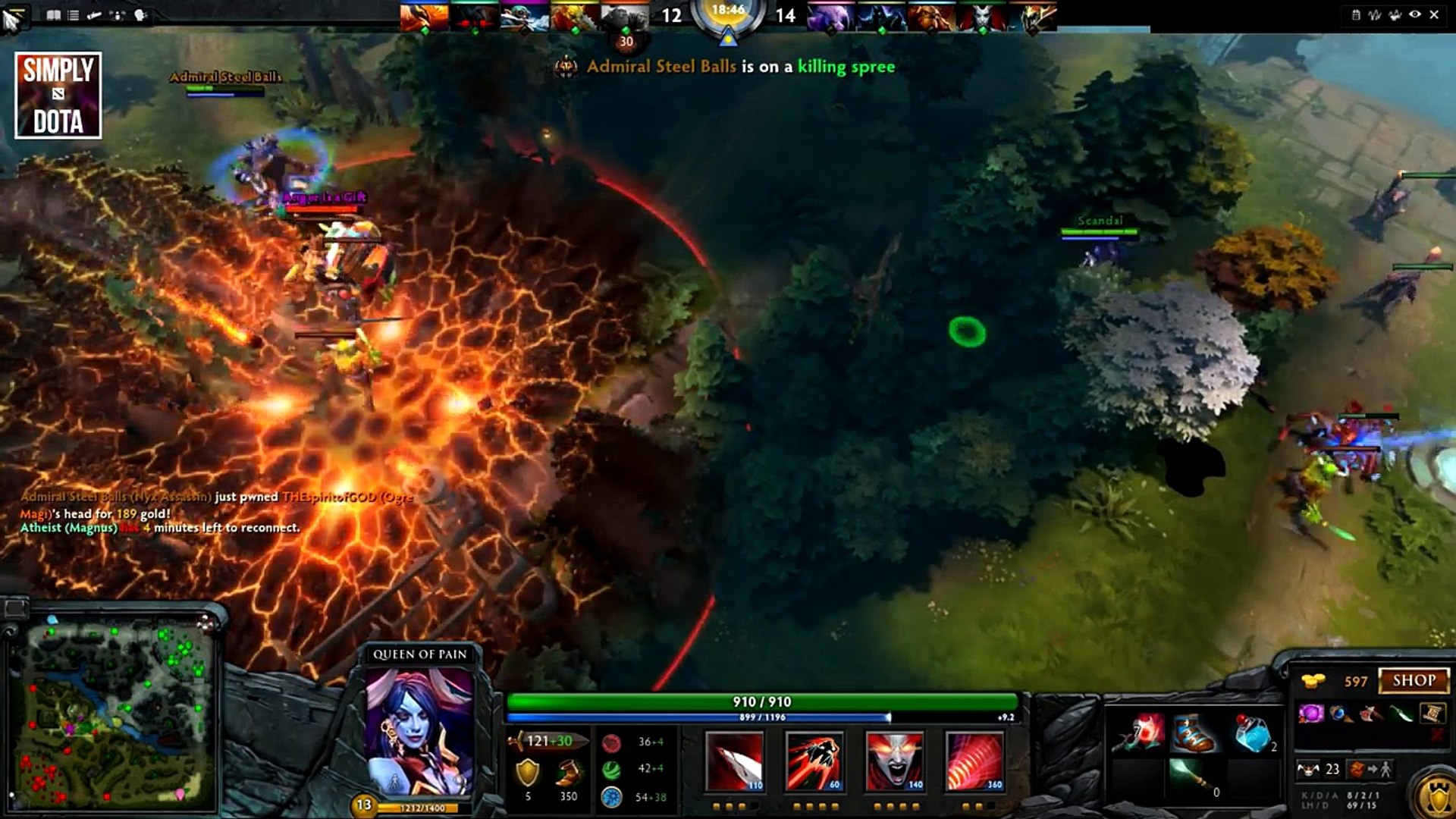Clear the quick-buy with red X
Screen dimensions: 1456x819
click(1436, 734)
